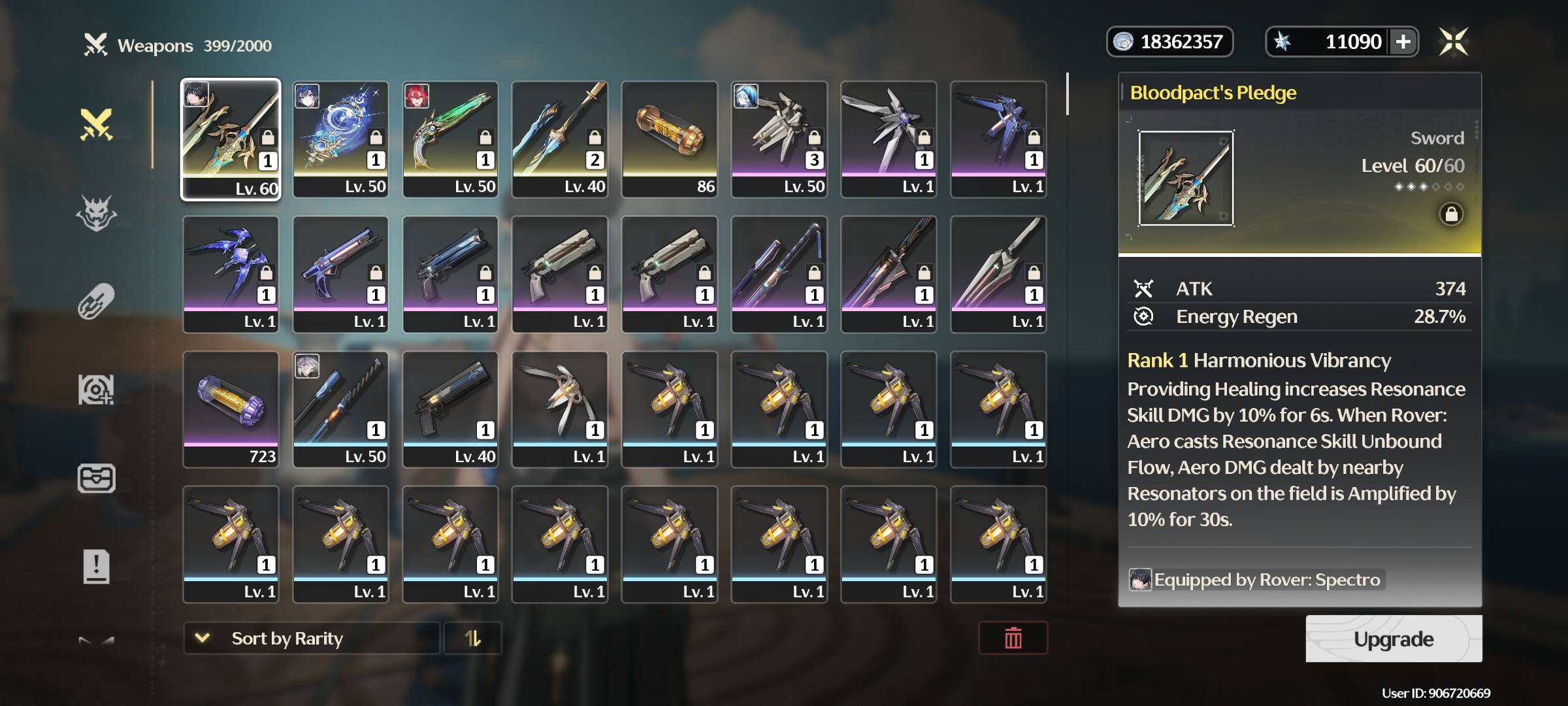Select the blue starry rectifier at Lv. 50
The image size is (1568, 706).
click(x=340, y=139)
